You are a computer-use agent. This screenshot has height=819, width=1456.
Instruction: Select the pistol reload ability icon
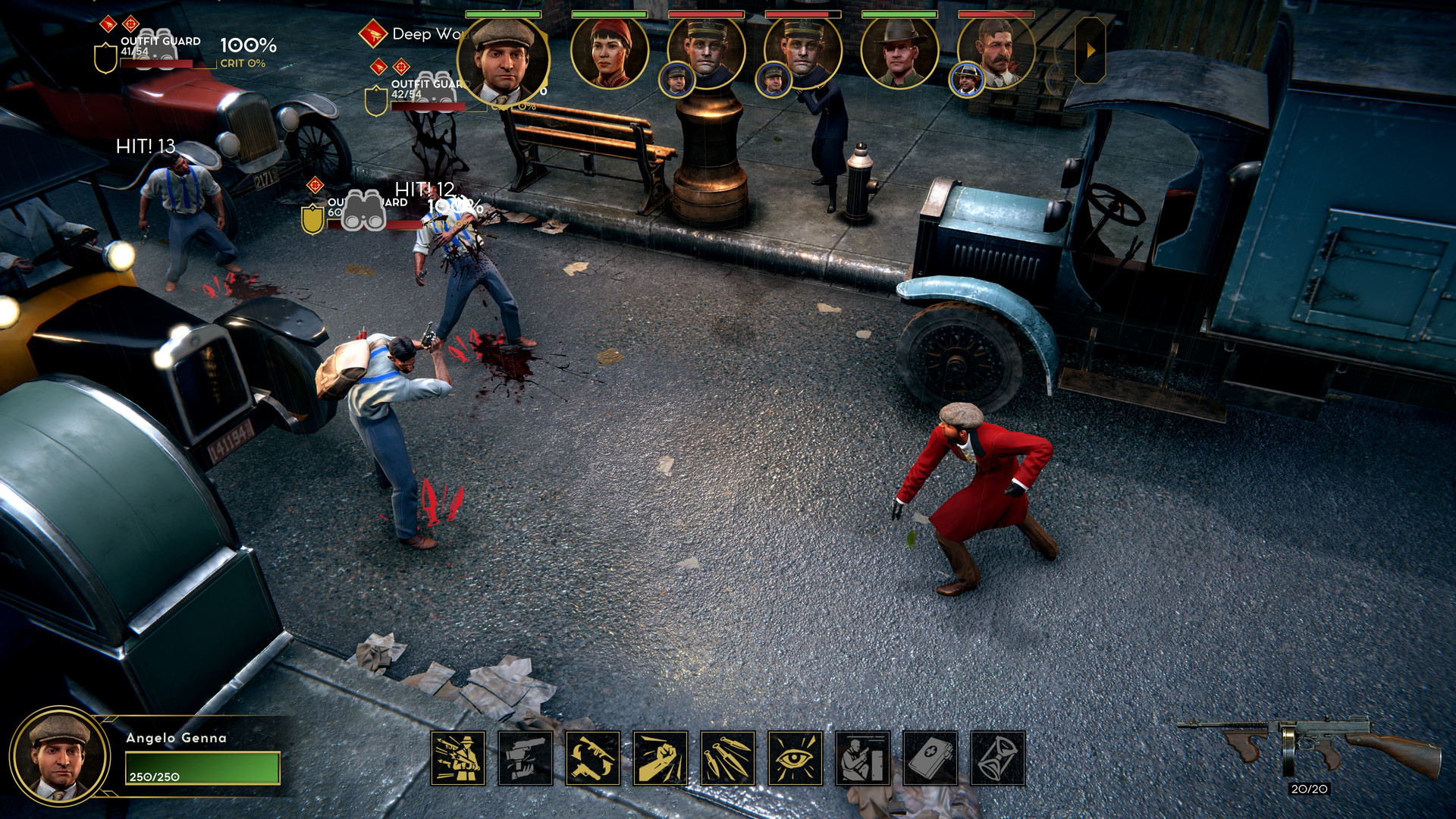526,758
